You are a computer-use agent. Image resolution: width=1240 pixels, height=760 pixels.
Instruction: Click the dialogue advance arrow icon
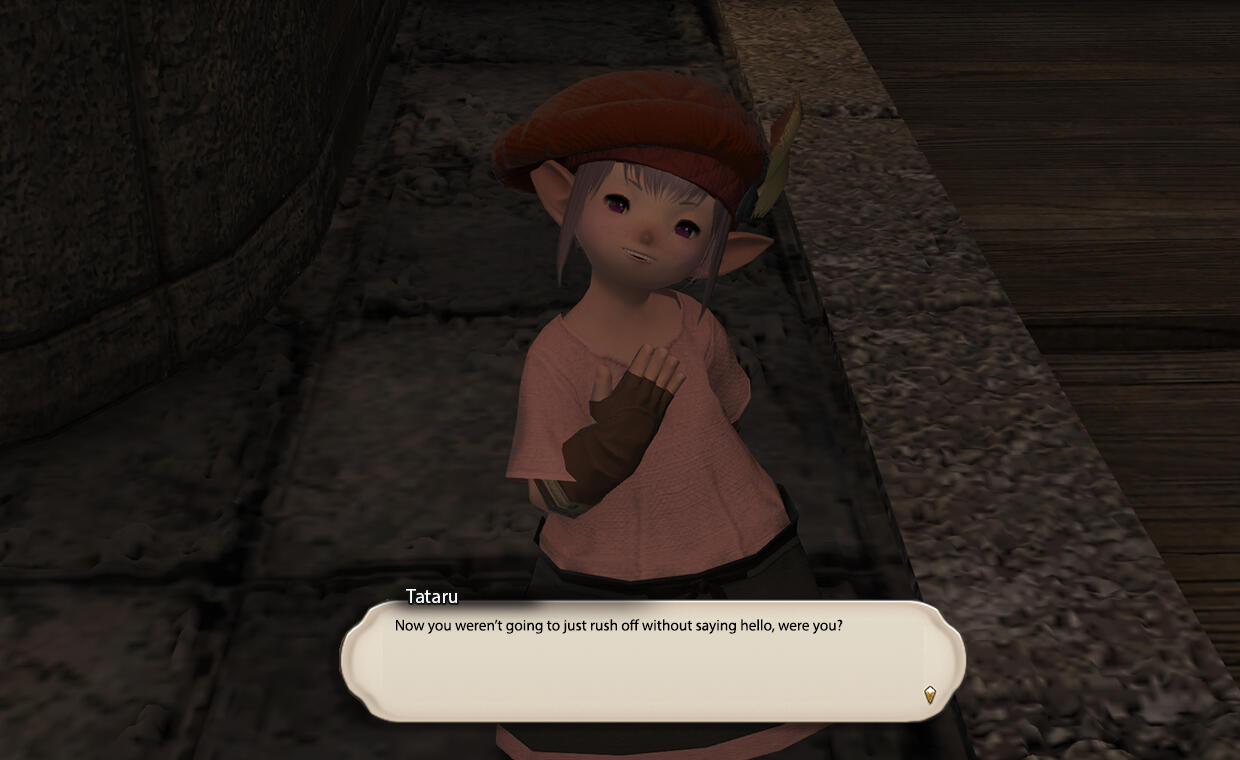[930, 694]
